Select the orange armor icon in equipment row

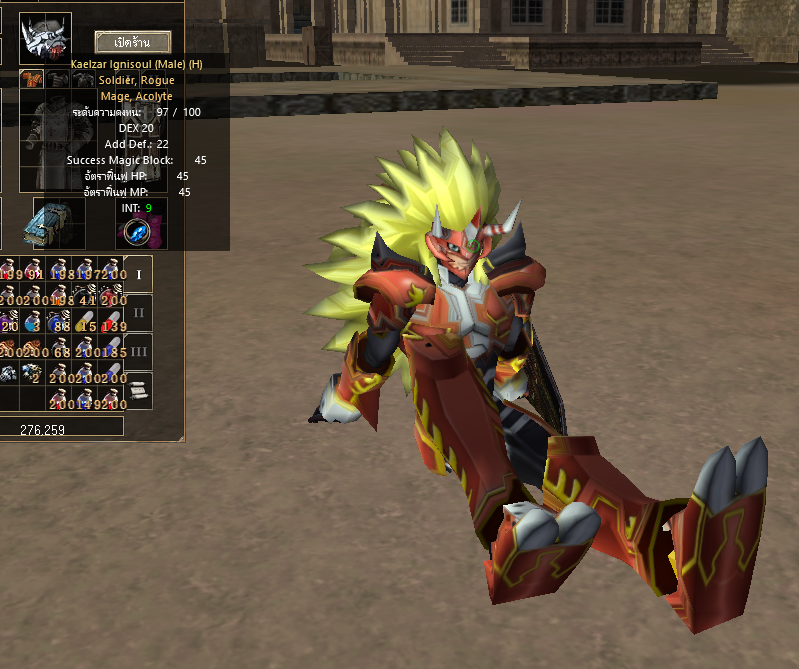(31, 79)
